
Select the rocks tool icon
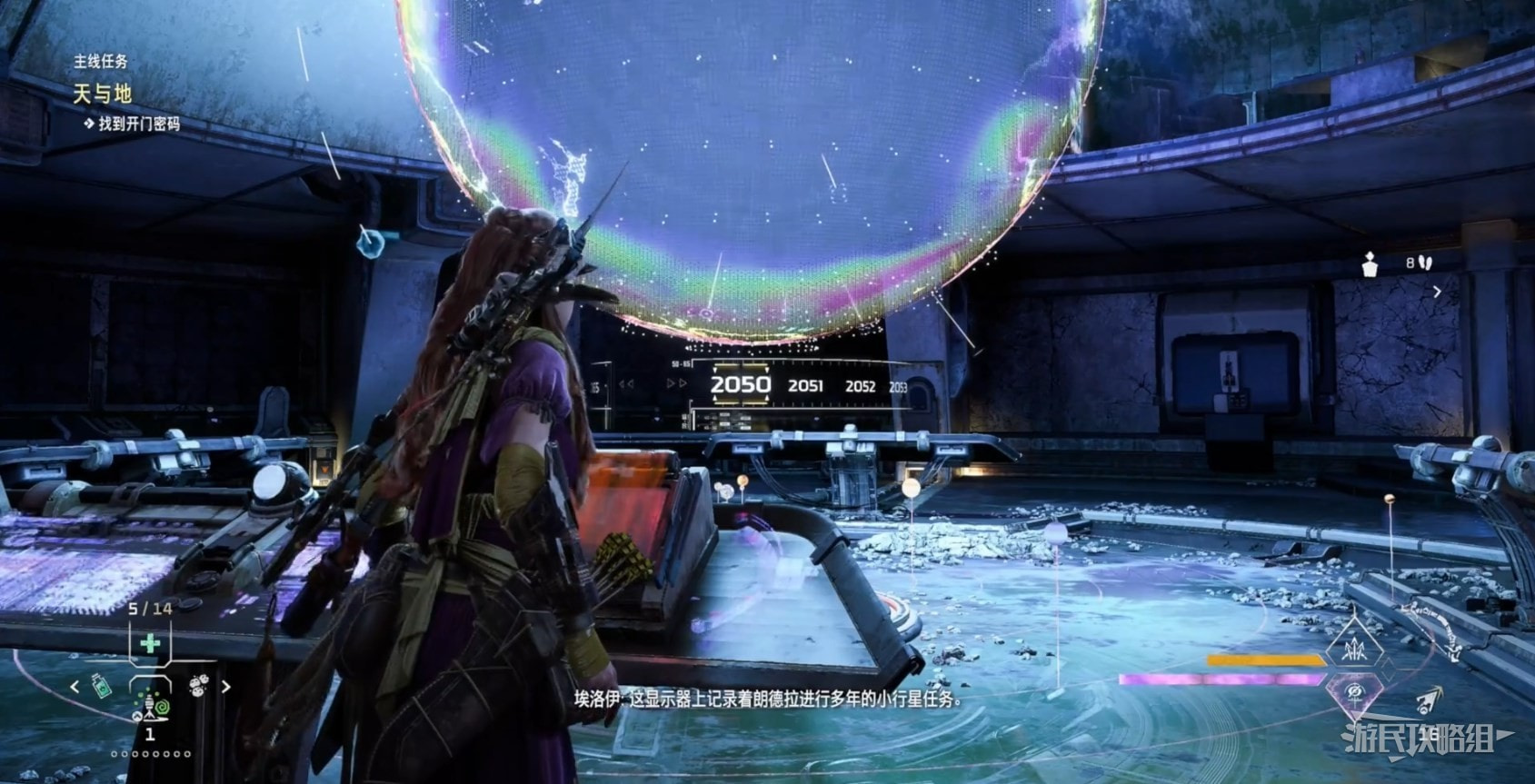pyautogui.click(x=197, y=686)
